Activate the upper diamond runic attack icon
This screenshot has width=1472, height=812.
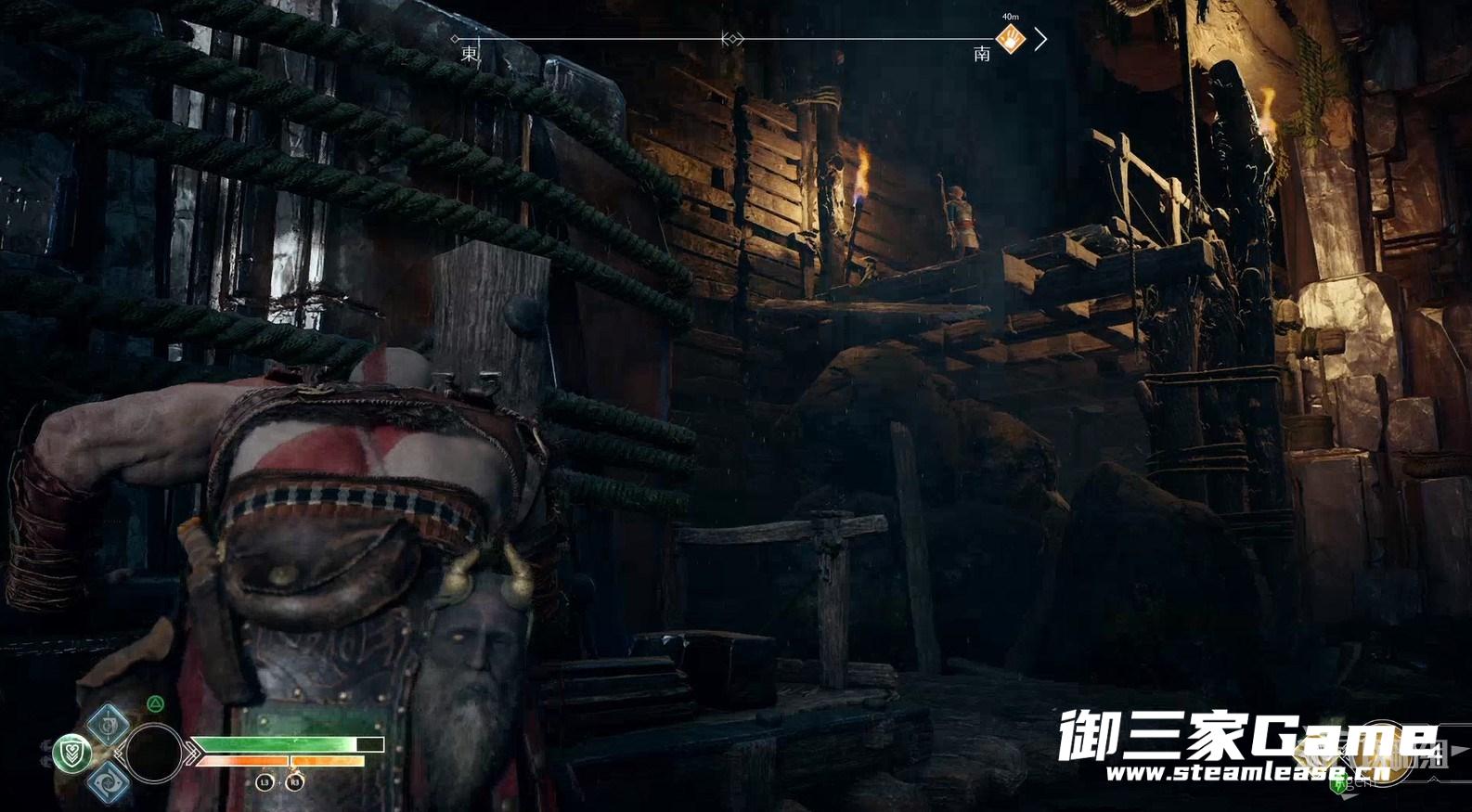pos(108,723)
